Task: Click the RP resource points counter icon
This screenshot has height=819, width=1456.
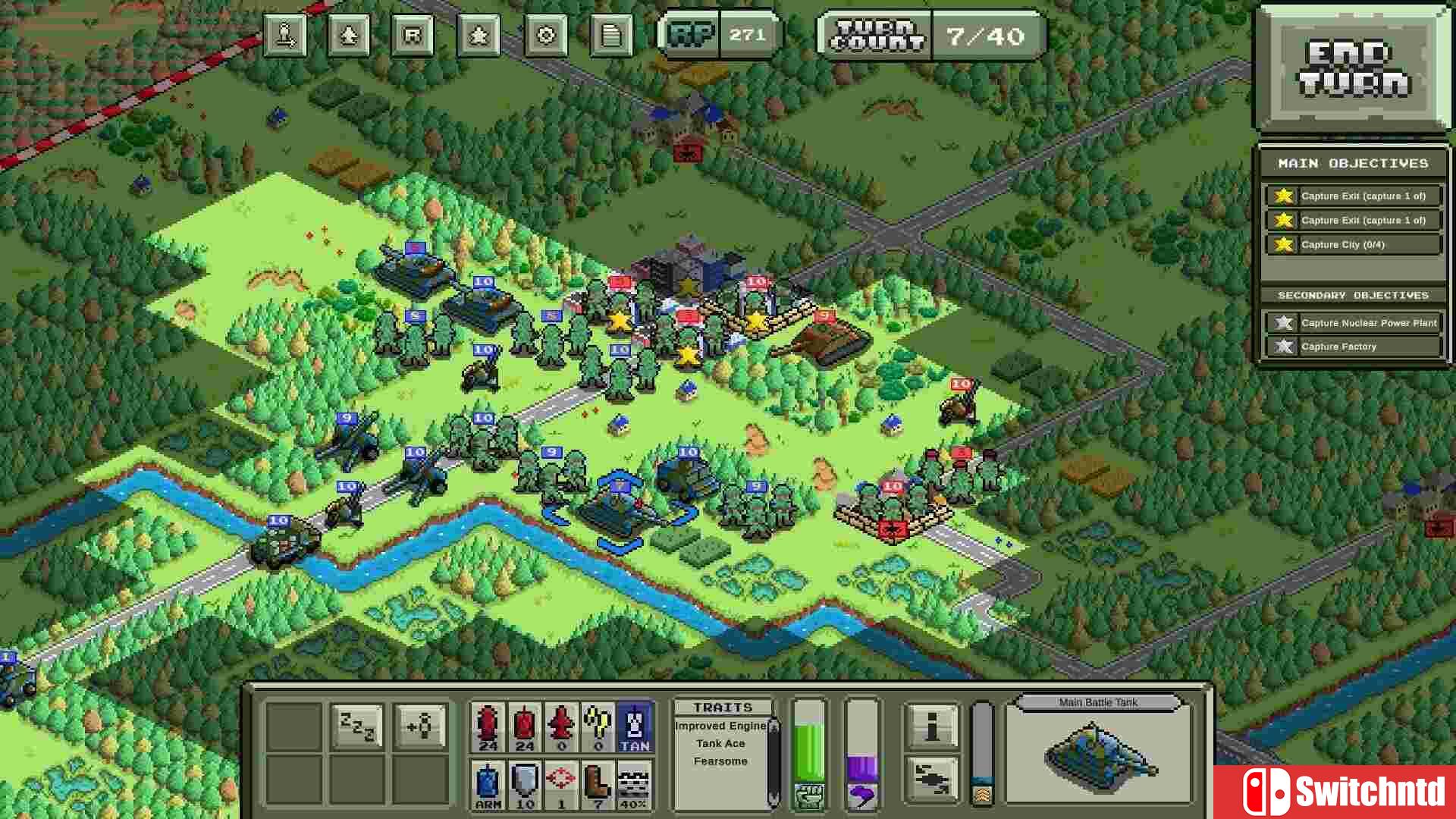Action: tap(692, 33)
